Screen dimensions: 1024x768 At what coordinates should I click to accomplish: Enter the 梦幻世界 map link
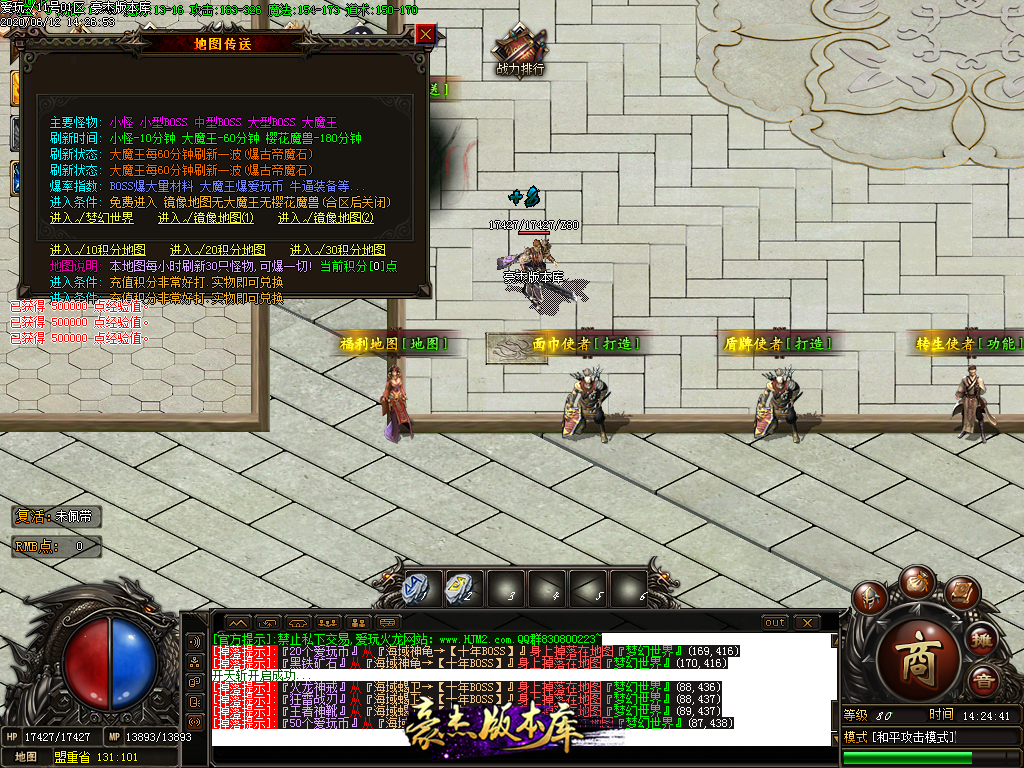(x=92, y=218)
